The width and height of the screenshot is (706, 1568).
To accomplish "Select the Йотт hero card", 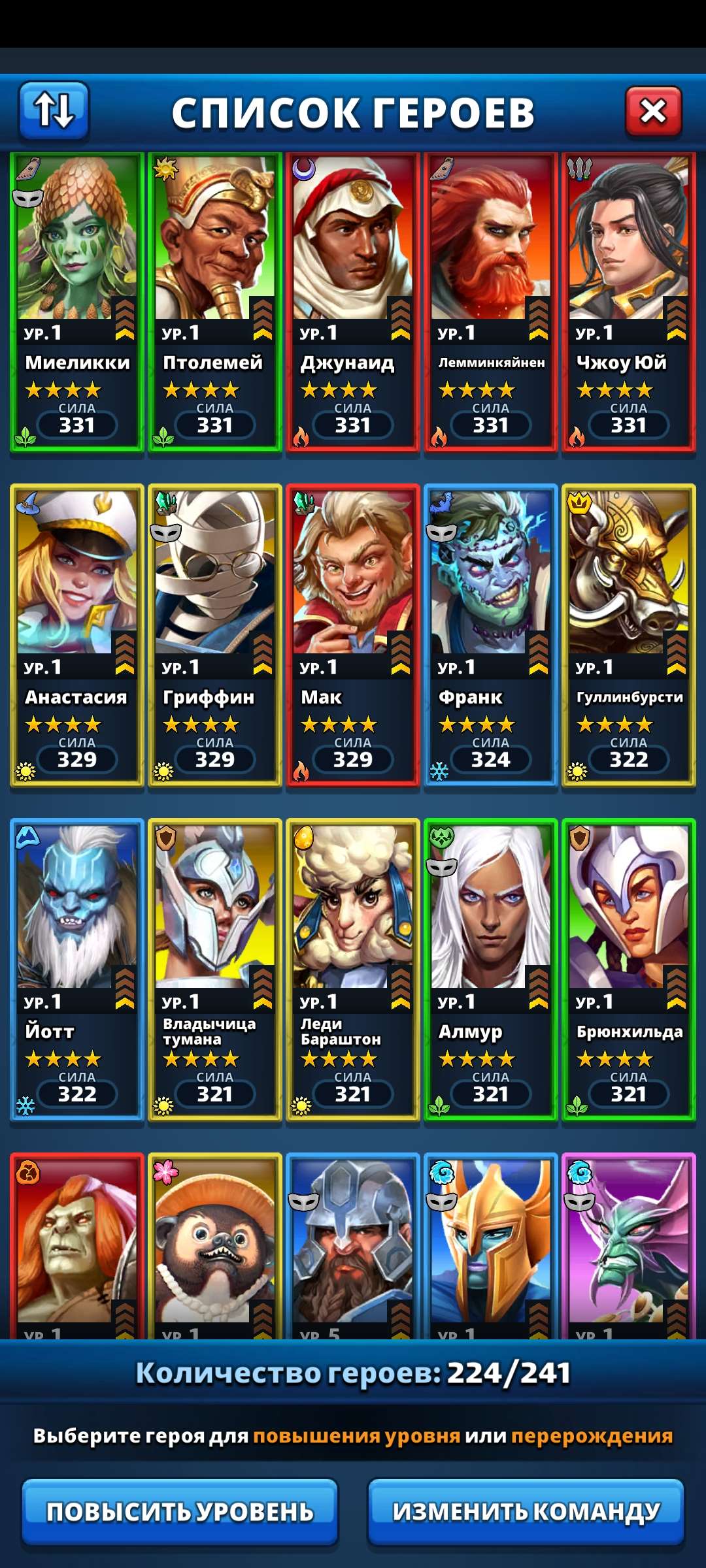I will pyautogui.click(x=77, y=970).
